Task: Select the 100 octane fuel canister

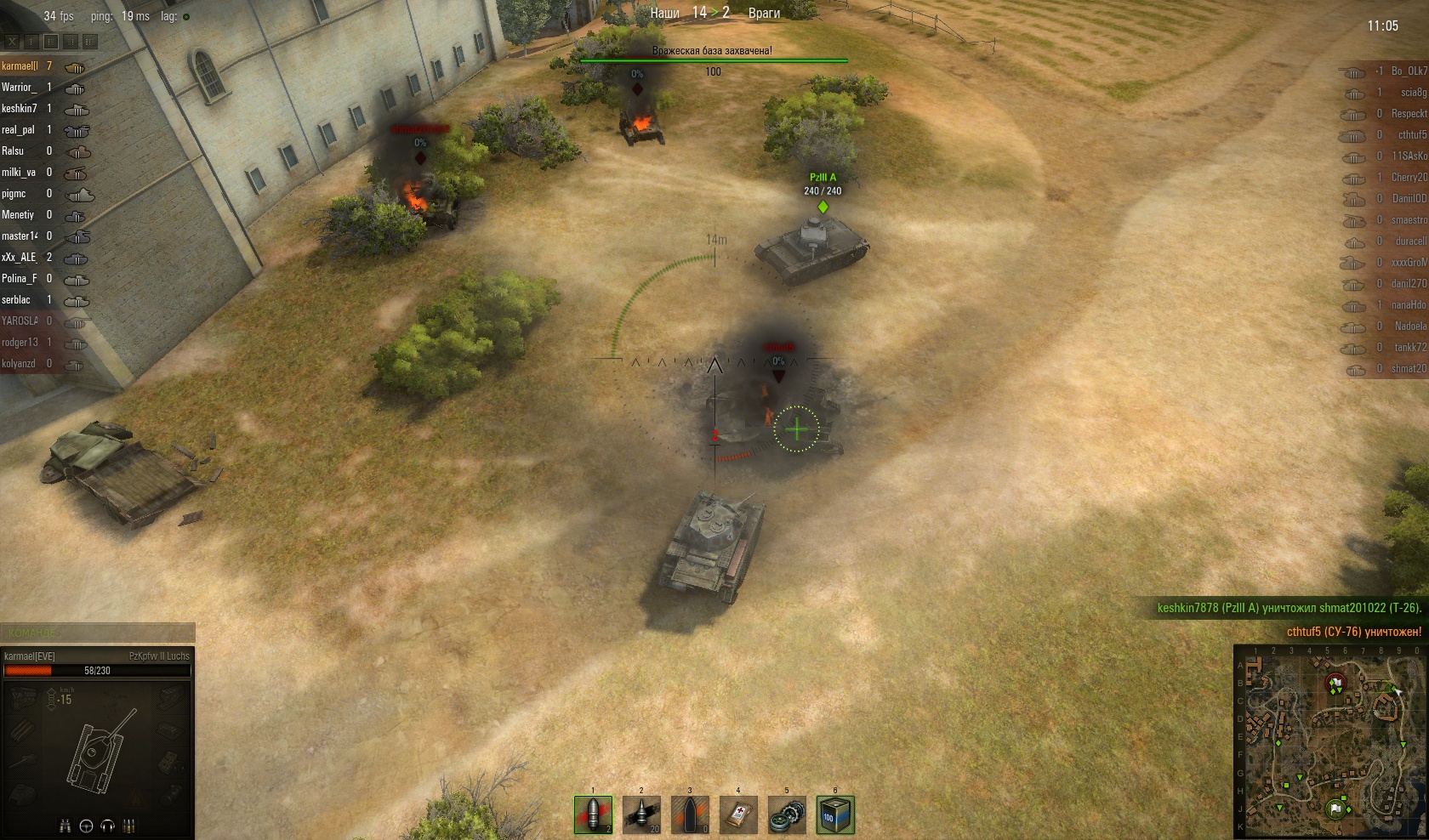Action: pyautogui.click(x=834, y=814)
